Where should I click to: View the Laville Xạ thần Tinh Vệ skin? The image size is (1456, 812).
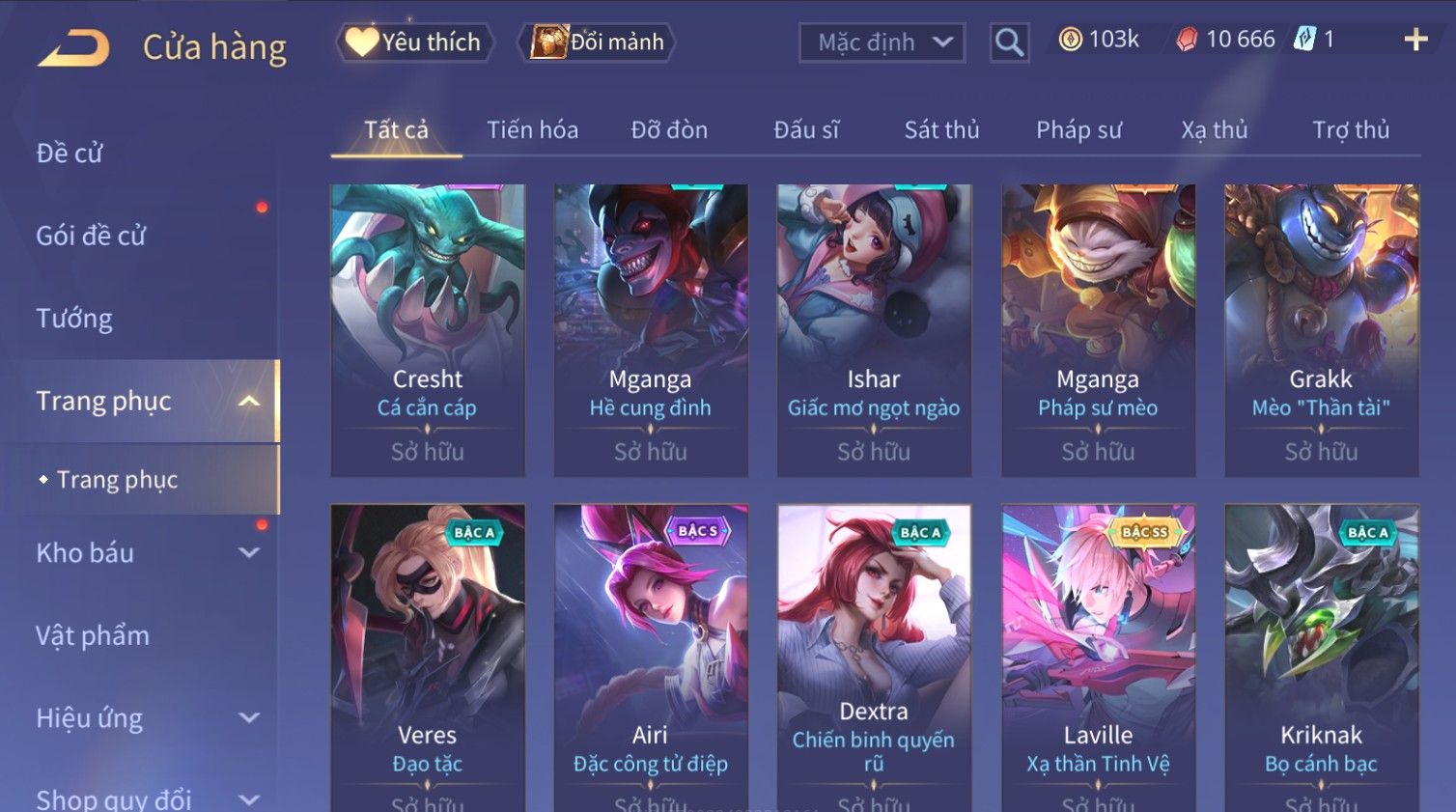point(1098,657)
